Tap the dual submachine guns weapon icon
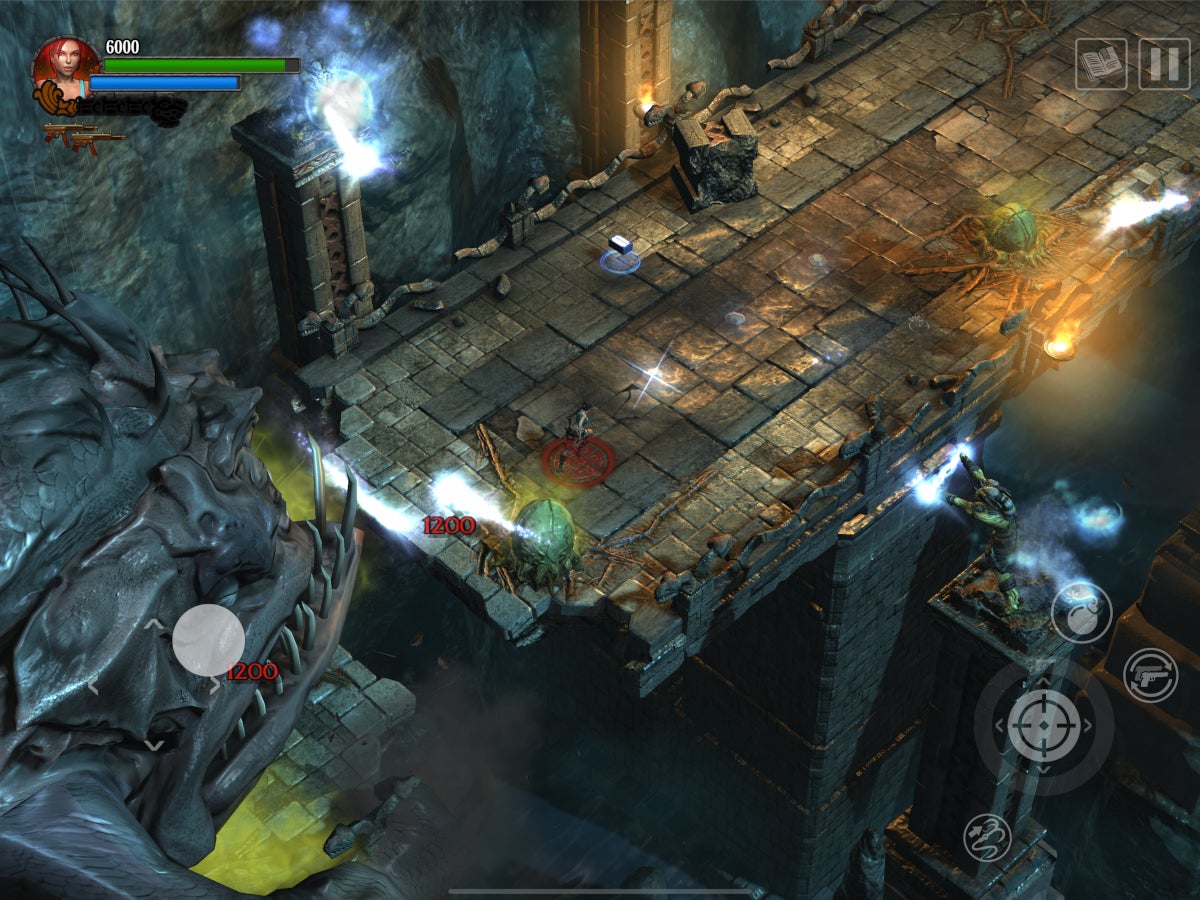Viewport: 1200px width, 900px height. click(x=84, y=136)
